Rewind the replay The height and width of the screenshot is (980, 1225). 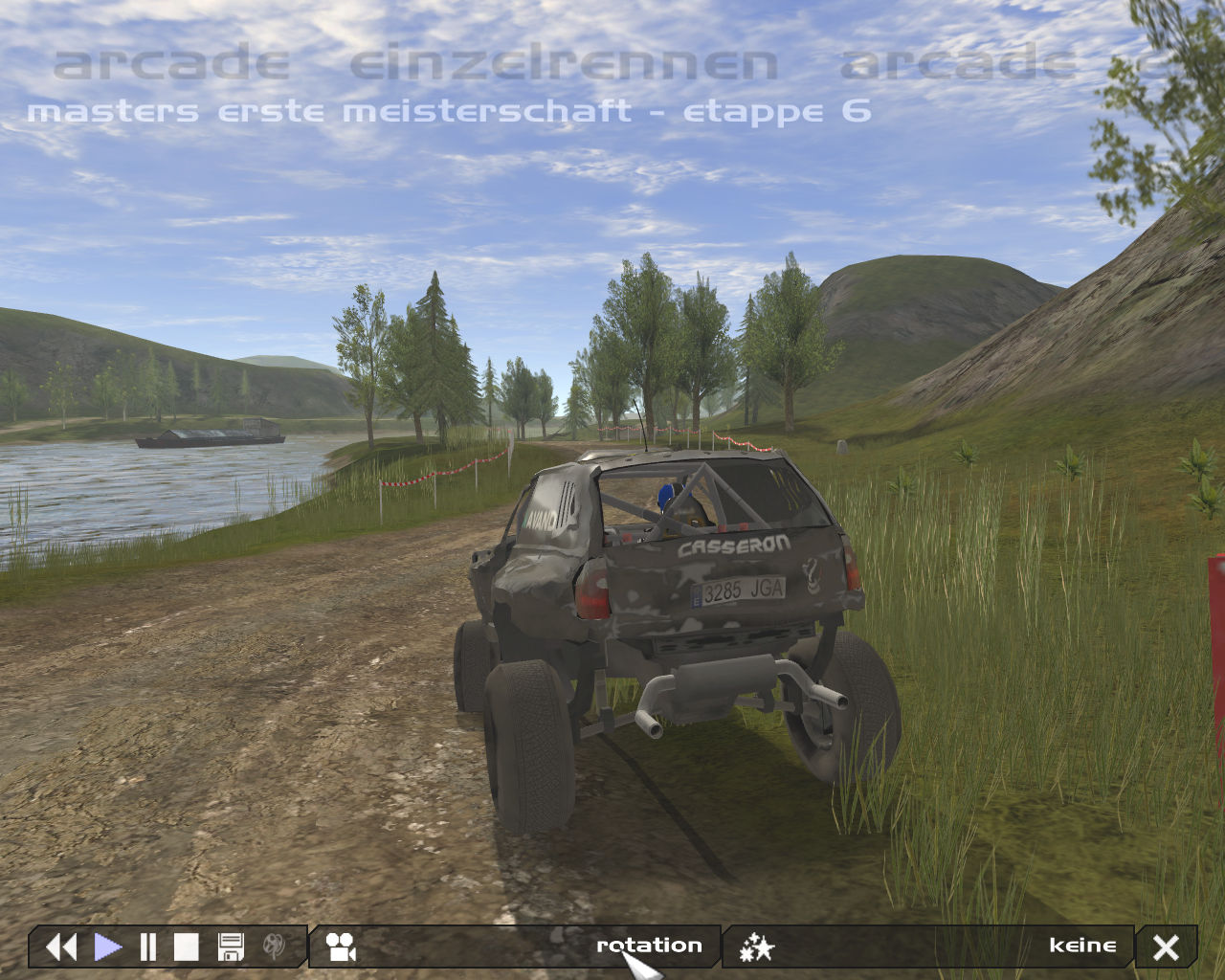point(61,947)
